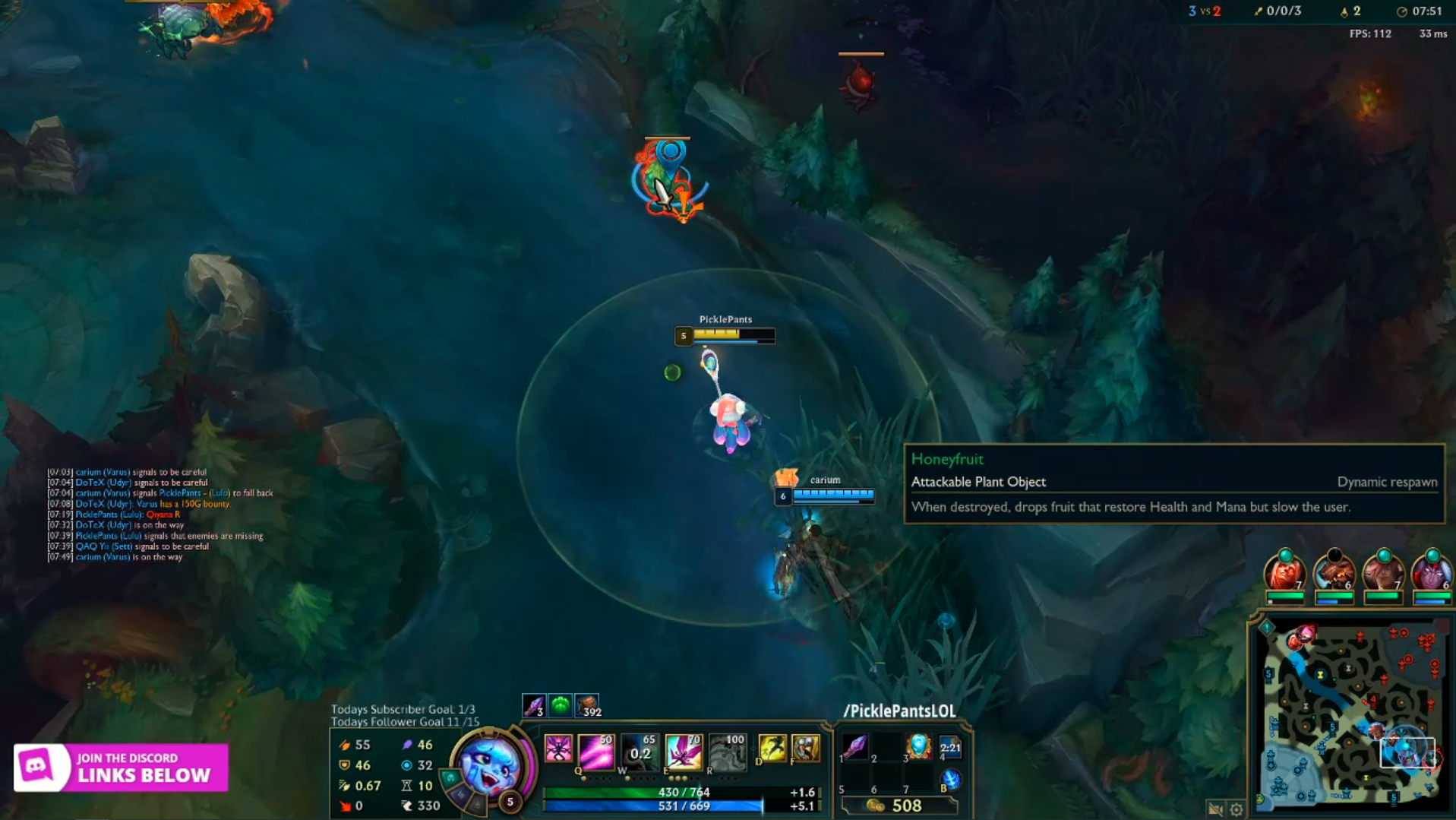Click the Join the Discord banner
The width and height of the screenshot is (1456, 820).
122,768
